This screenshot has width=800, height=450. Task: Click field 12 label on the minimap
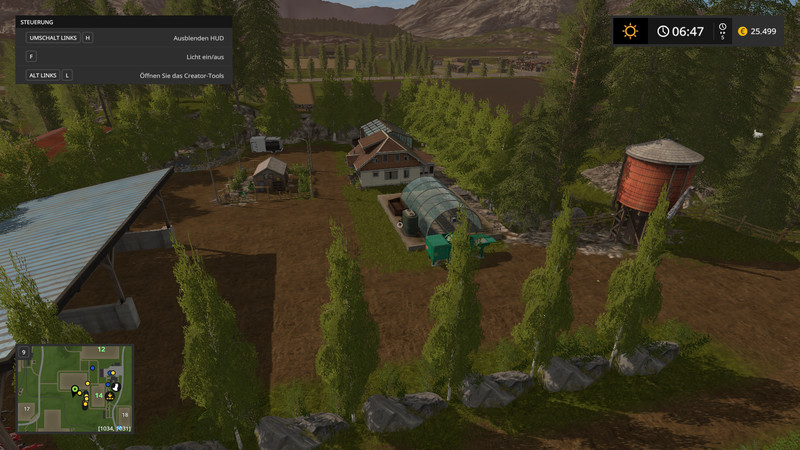tap(100, 349)
